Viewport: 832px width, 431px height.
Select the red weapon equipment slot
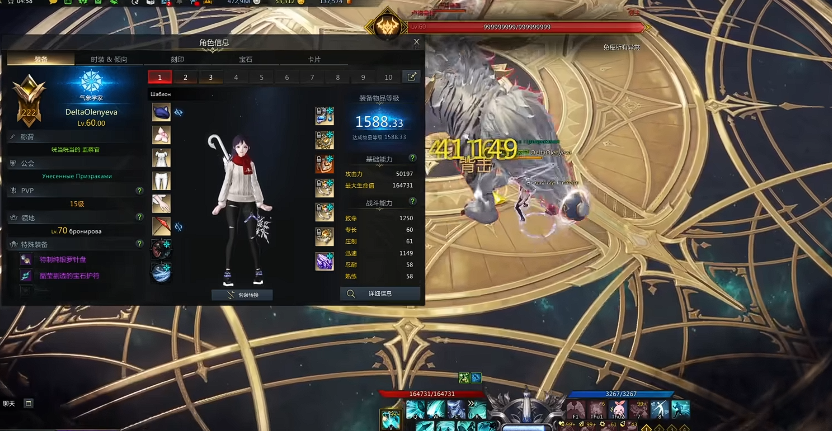(x=161, y=227)
